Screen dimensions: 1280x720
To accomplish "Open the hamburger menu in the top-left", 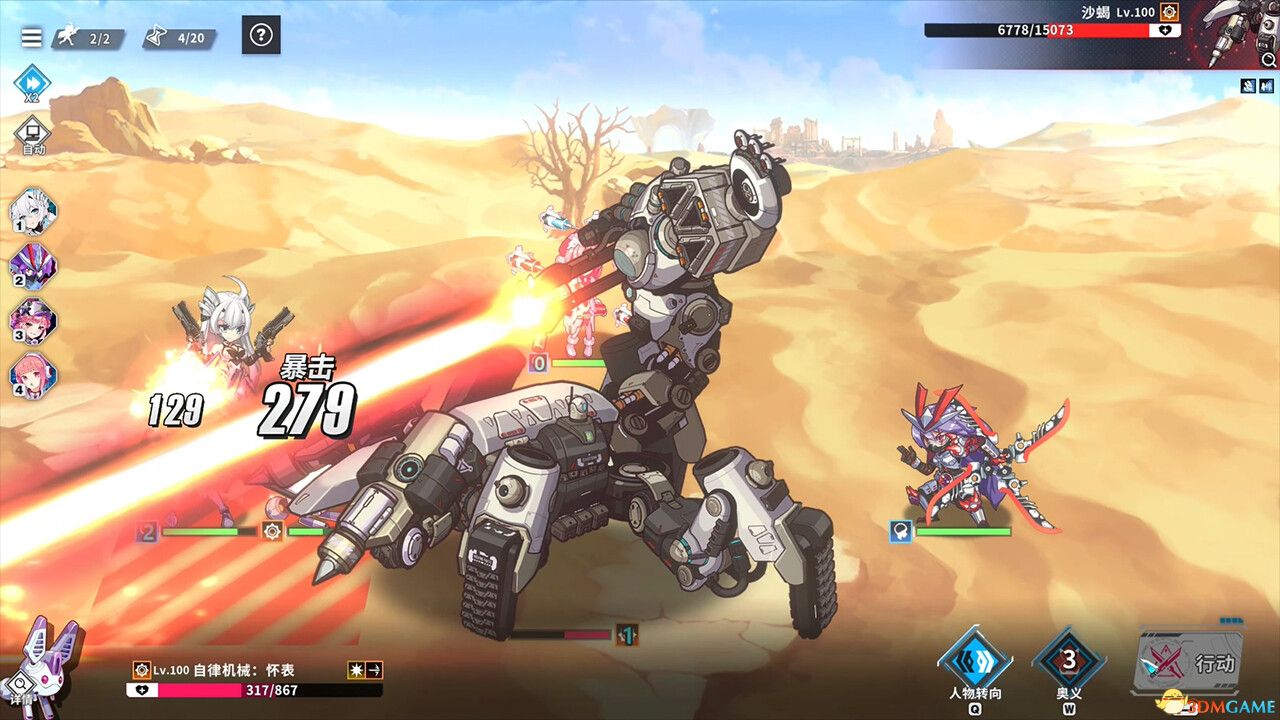I will click(30, 38).
